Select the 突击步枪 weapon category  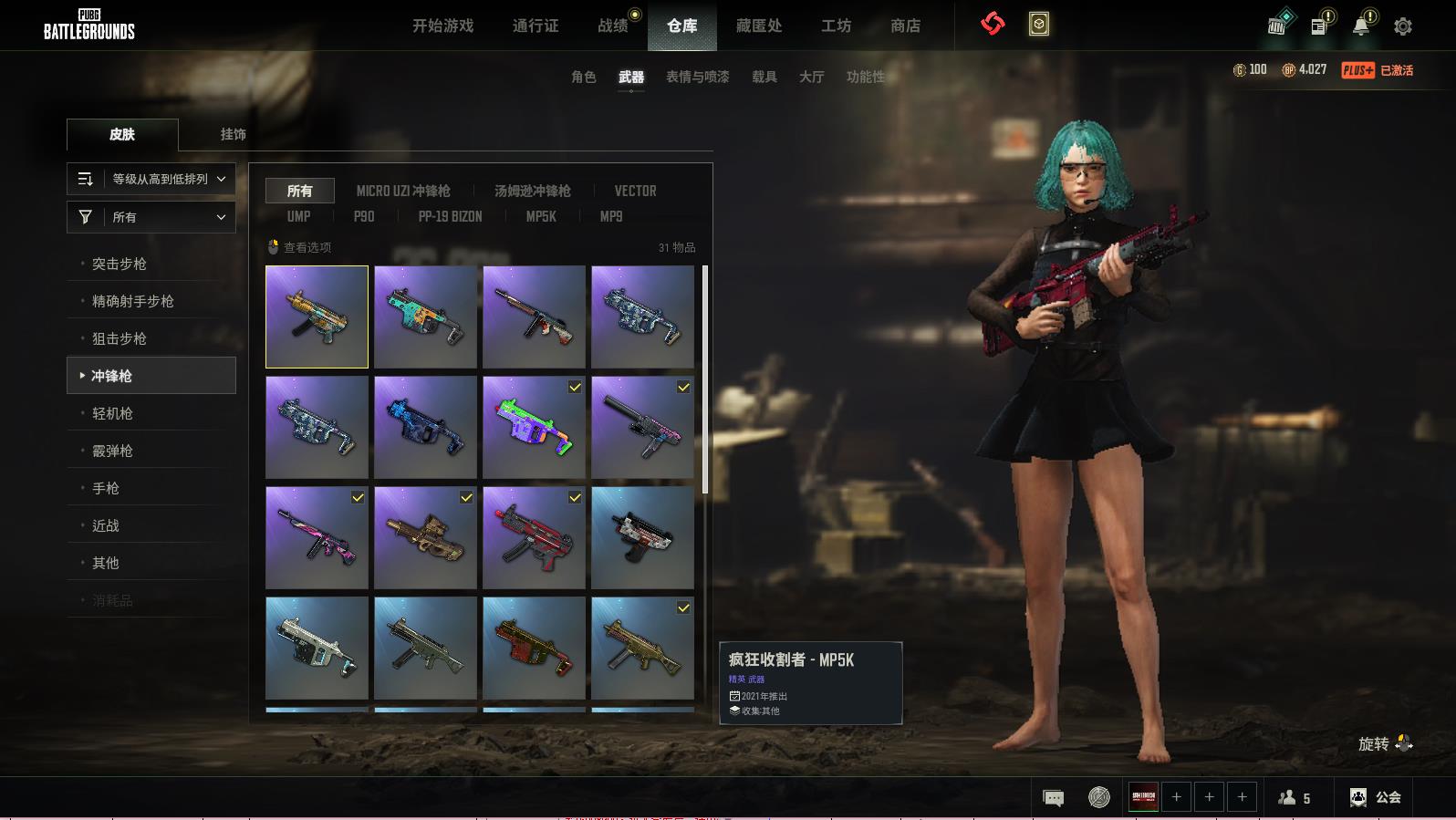(x=120, y=264)
